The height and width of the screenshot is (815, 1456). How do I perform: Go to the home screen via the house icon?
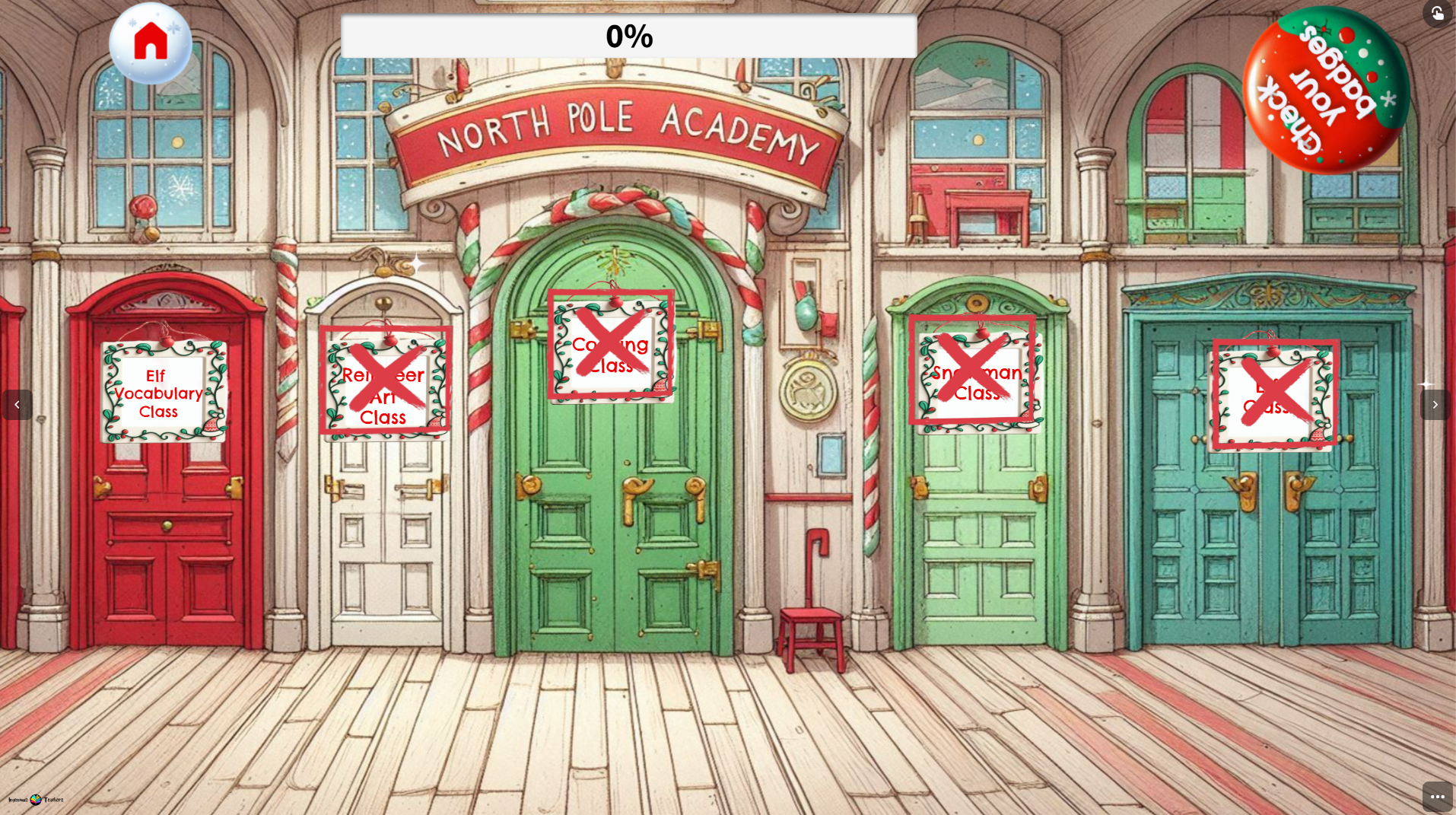coord(151,42)
